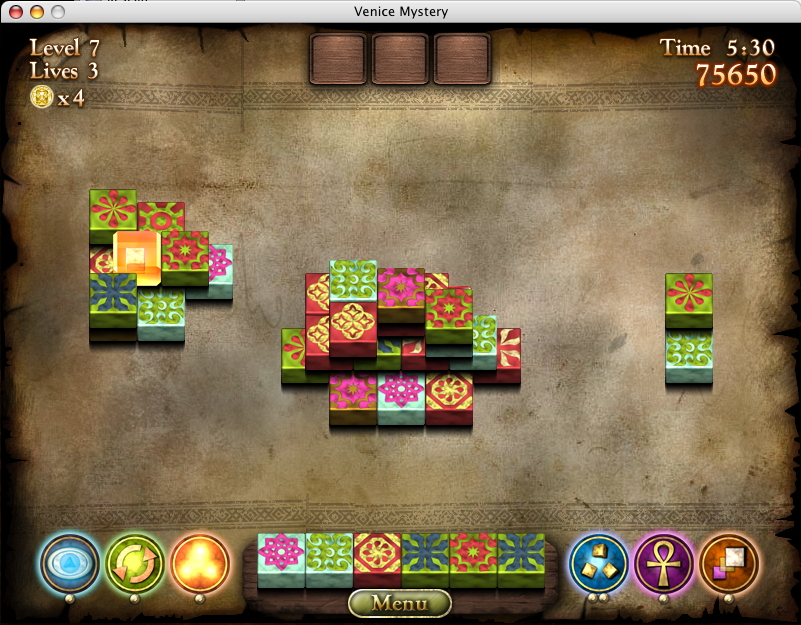
Task: Pick the green swirl tile in the bottom tray
Action: pyautogui.click(x=329, y=555)
